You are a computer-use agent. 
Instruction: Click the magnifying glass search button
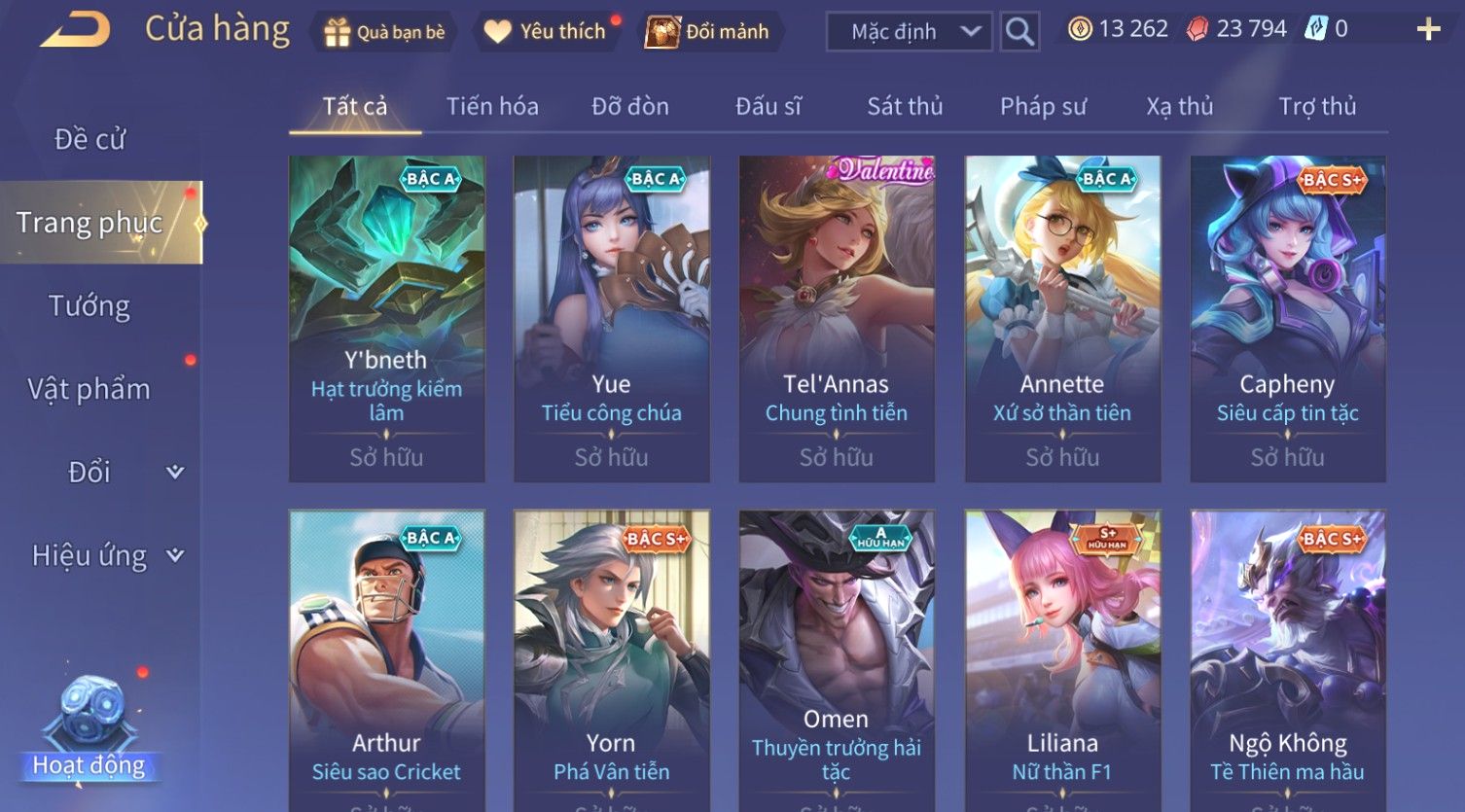tap(1019, 32)
